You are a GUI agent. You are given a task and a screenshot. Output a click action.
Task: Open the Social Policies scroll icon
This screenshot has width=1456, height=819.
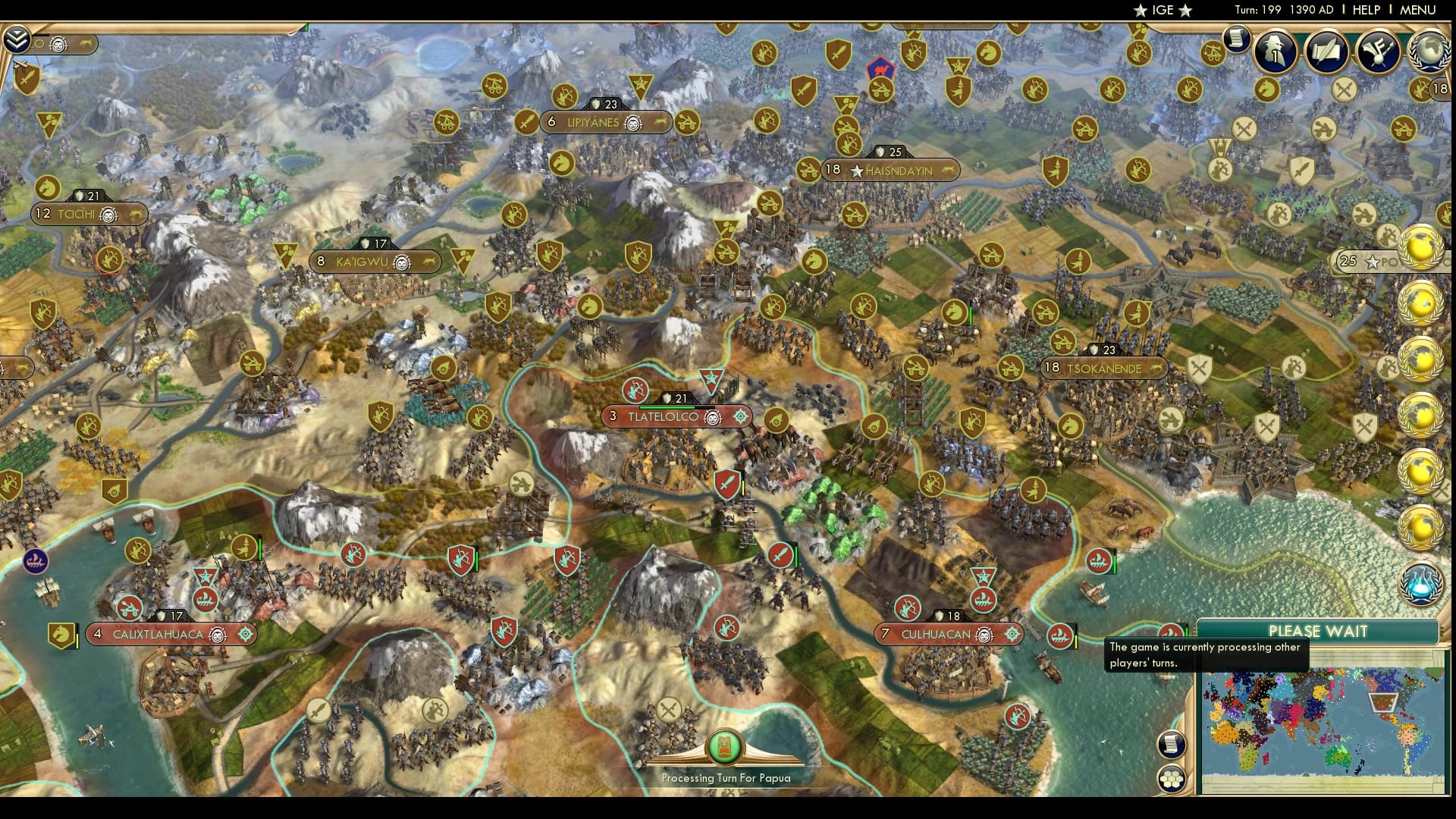1327,53
